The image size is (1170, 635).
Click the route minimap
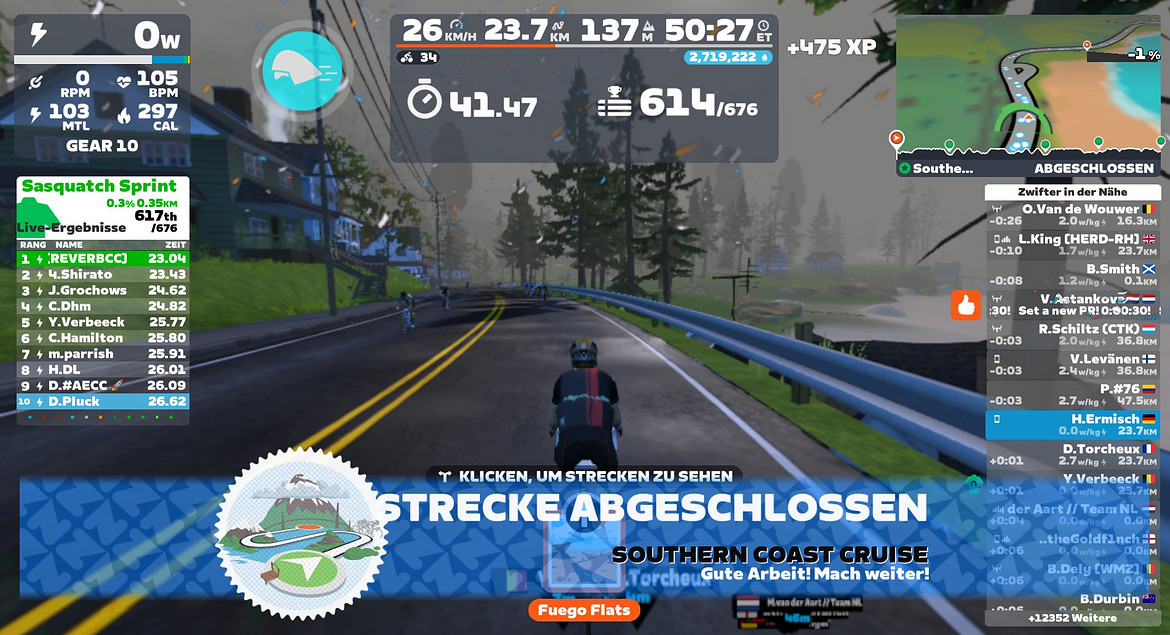pyautogui.click(x=1027, y=85)
